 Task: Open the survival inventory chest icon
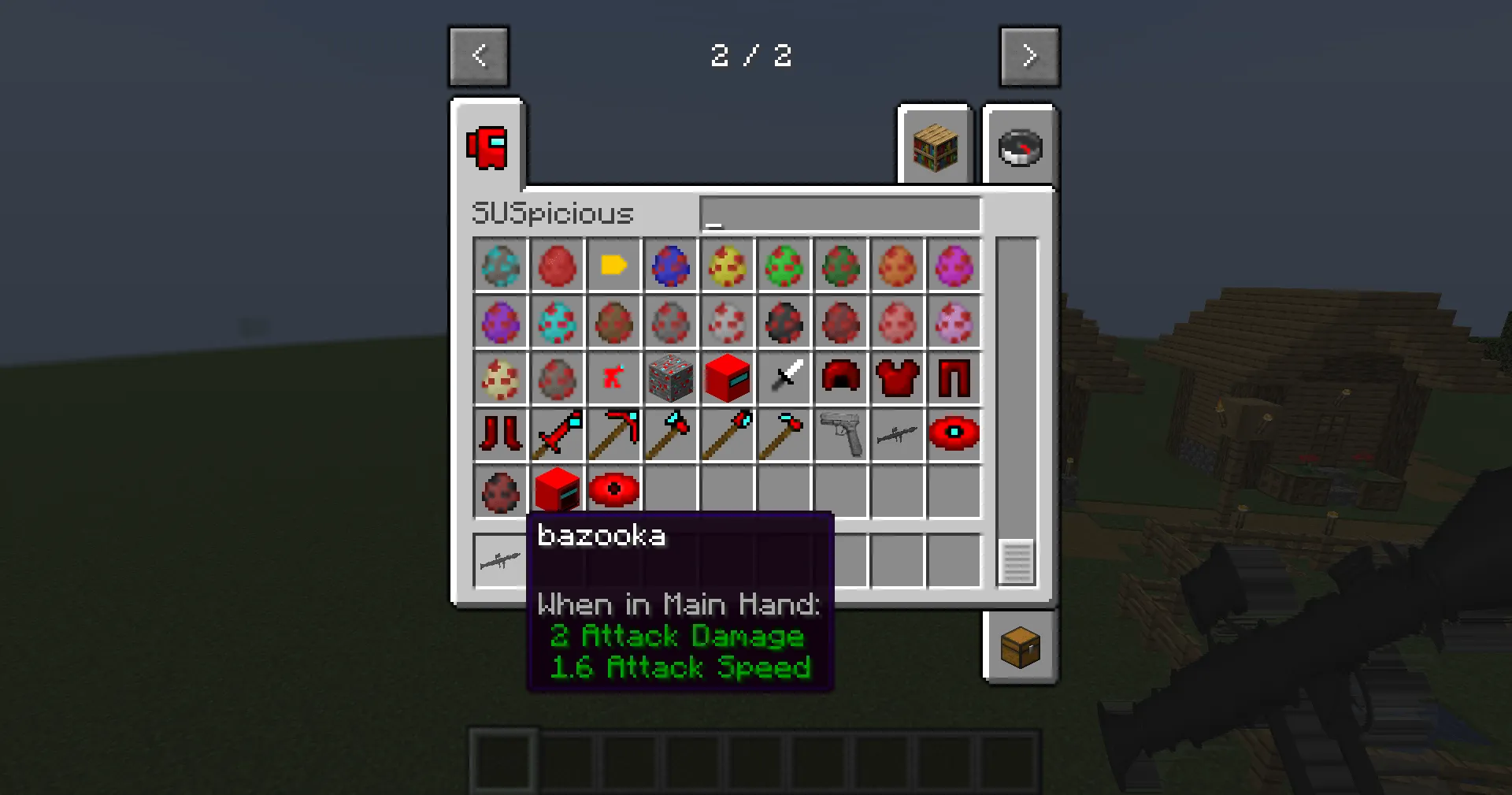coord(1021,646)
